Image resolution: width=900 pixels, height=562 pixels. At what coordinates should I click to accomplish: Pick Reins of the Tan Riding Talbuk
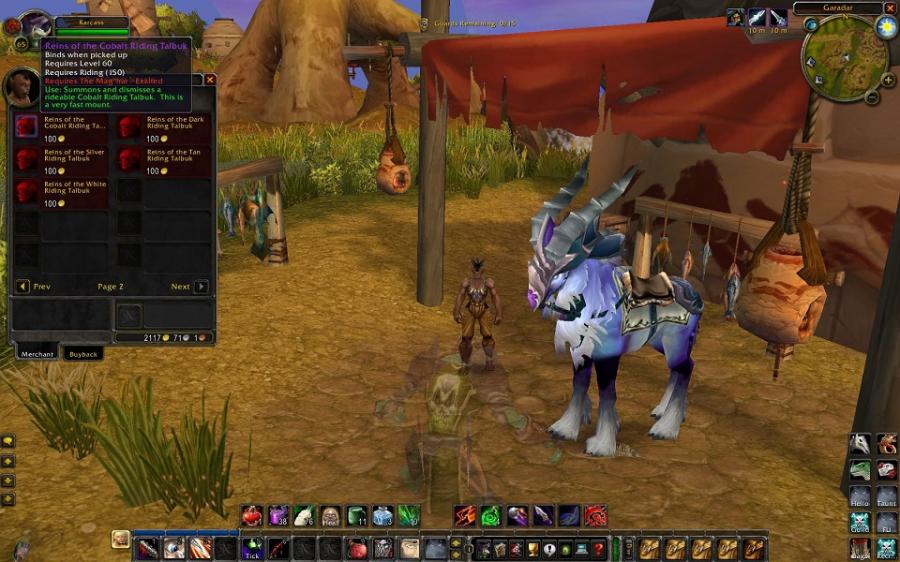[130, 158]
